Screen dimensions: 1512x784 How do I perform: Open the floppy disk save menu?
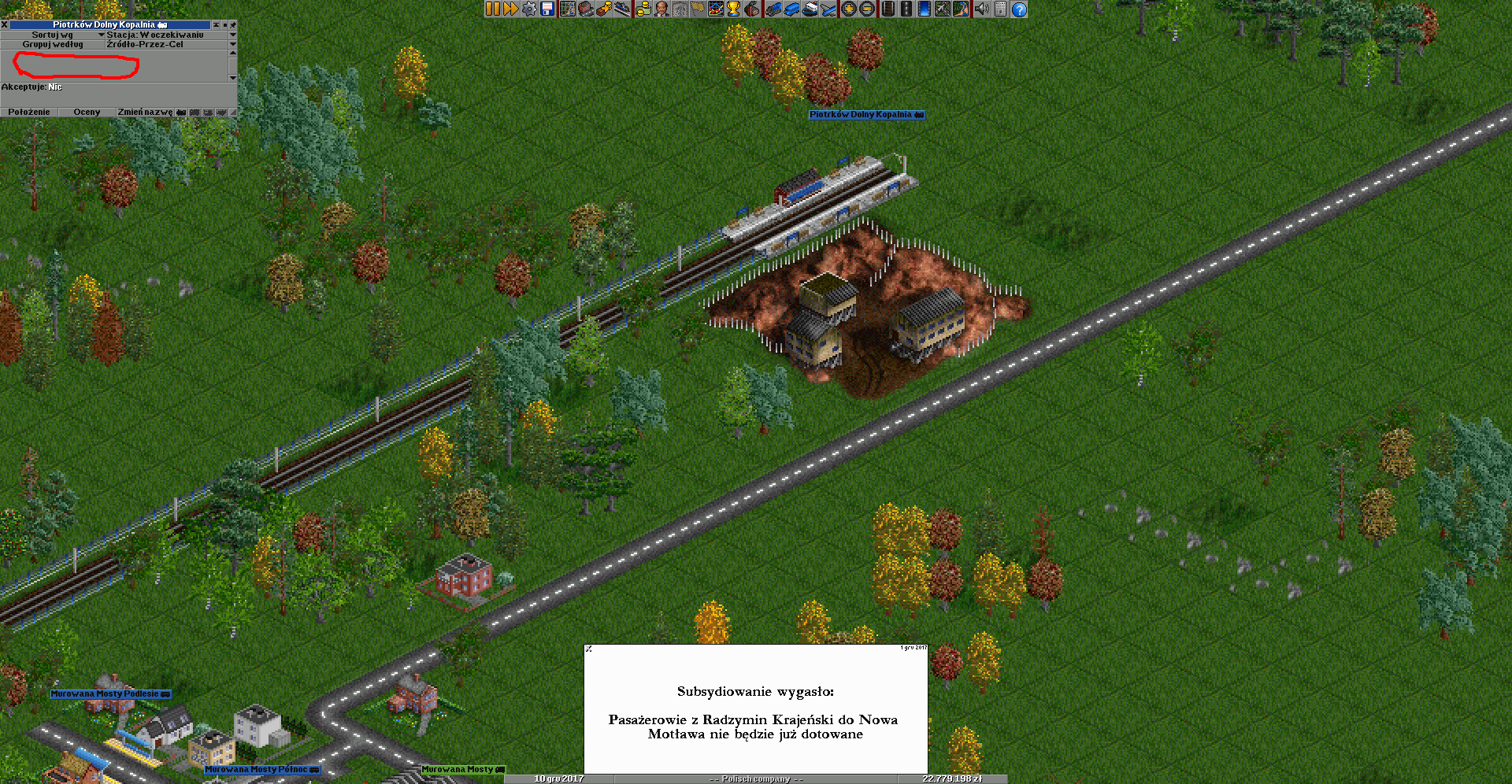547,9
